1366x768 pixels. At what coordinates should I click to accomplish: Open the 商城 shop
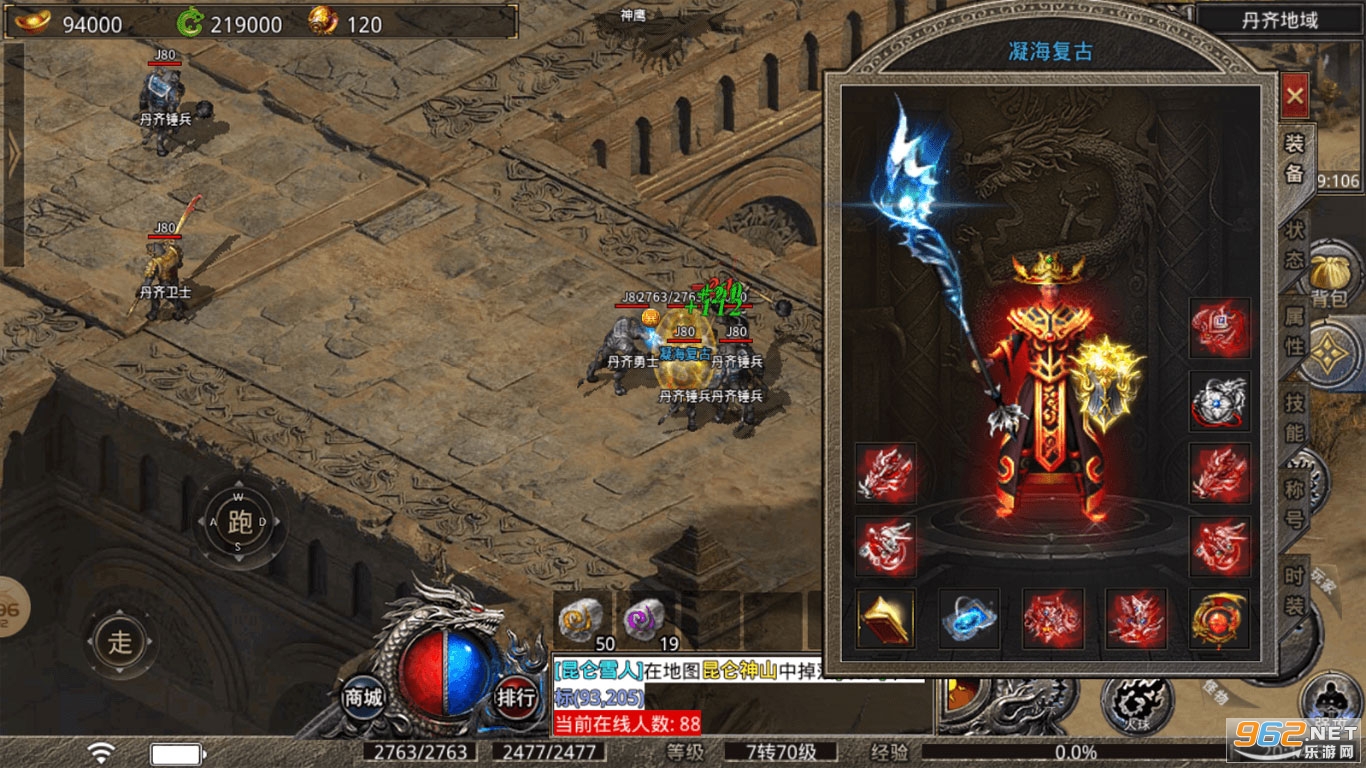[362, 697]
